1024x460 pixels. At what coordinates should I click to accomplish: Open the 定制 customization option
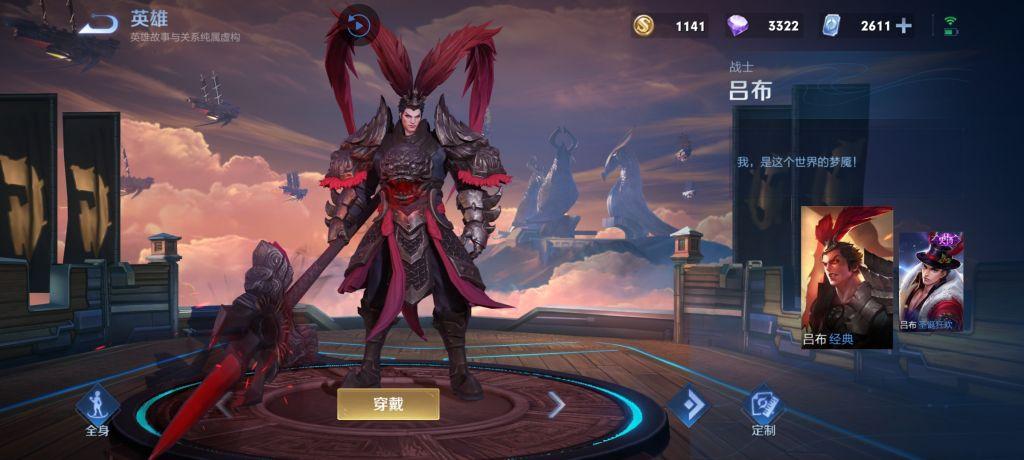coord(763,409)
